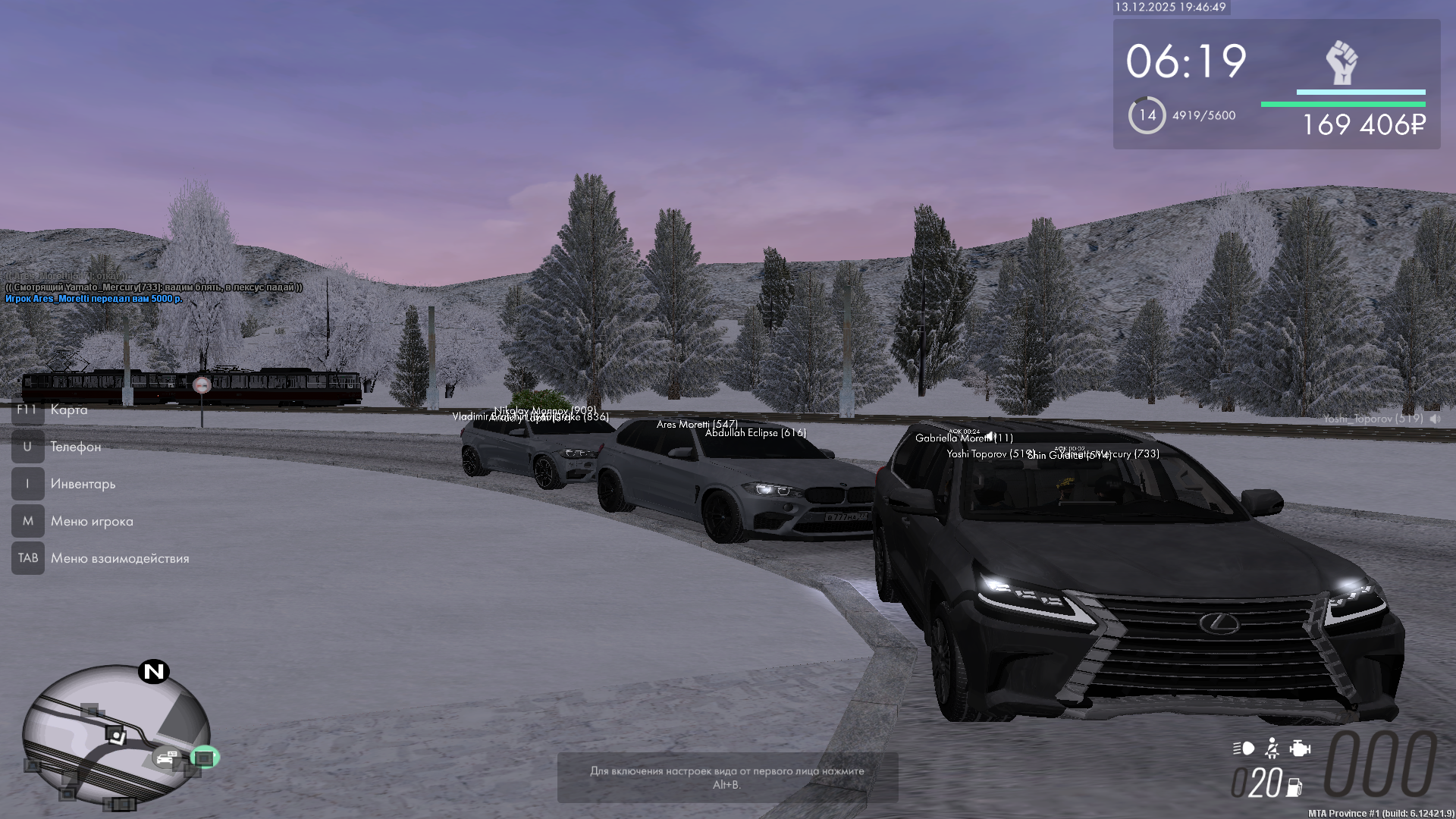Click the chat message about 5000 р. transfer

click(x=94, y=299)
